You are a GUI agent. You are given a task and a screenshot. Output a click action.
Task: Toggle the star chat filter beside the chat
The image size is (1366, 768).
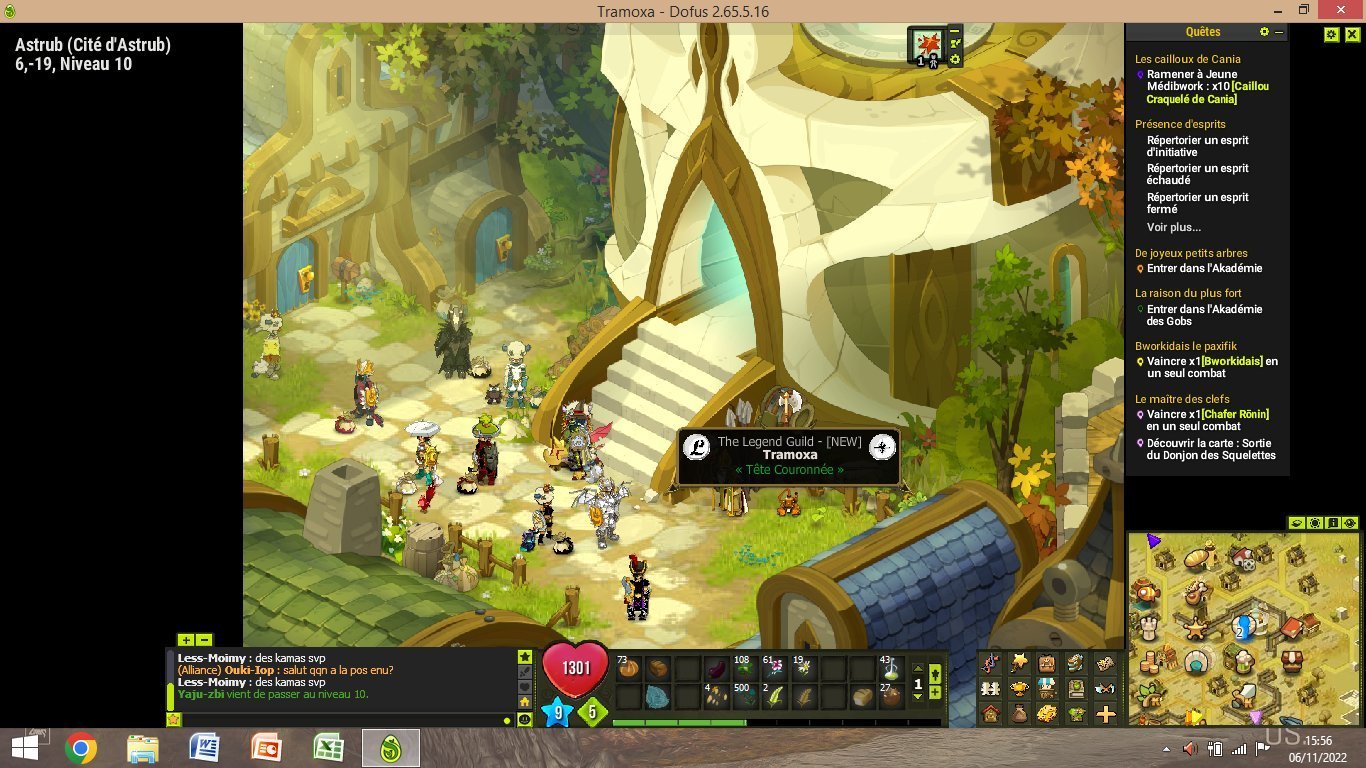click(526, 658)
